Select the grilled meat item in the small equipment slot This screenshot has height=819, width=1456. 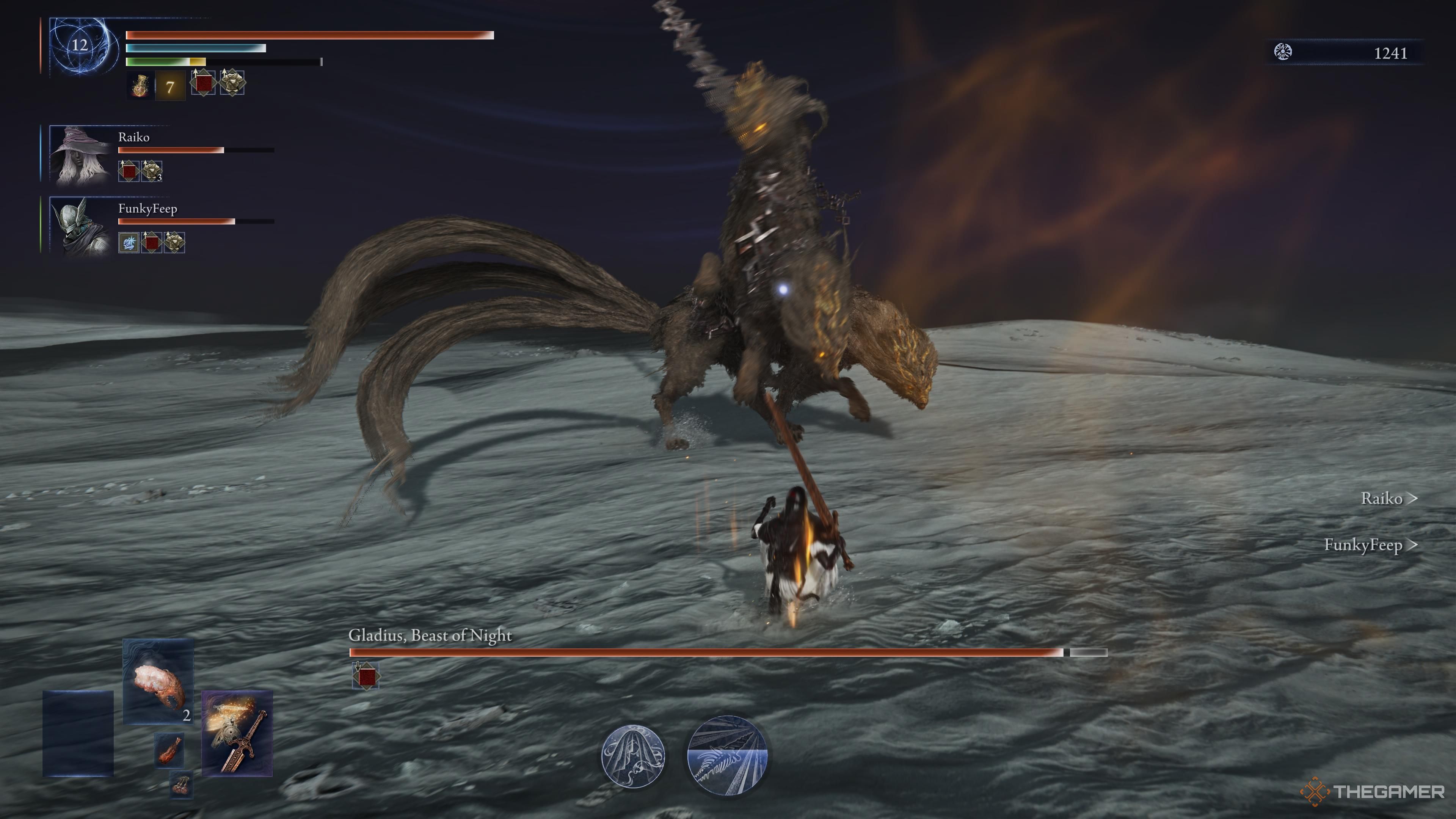tap(169, 751)
